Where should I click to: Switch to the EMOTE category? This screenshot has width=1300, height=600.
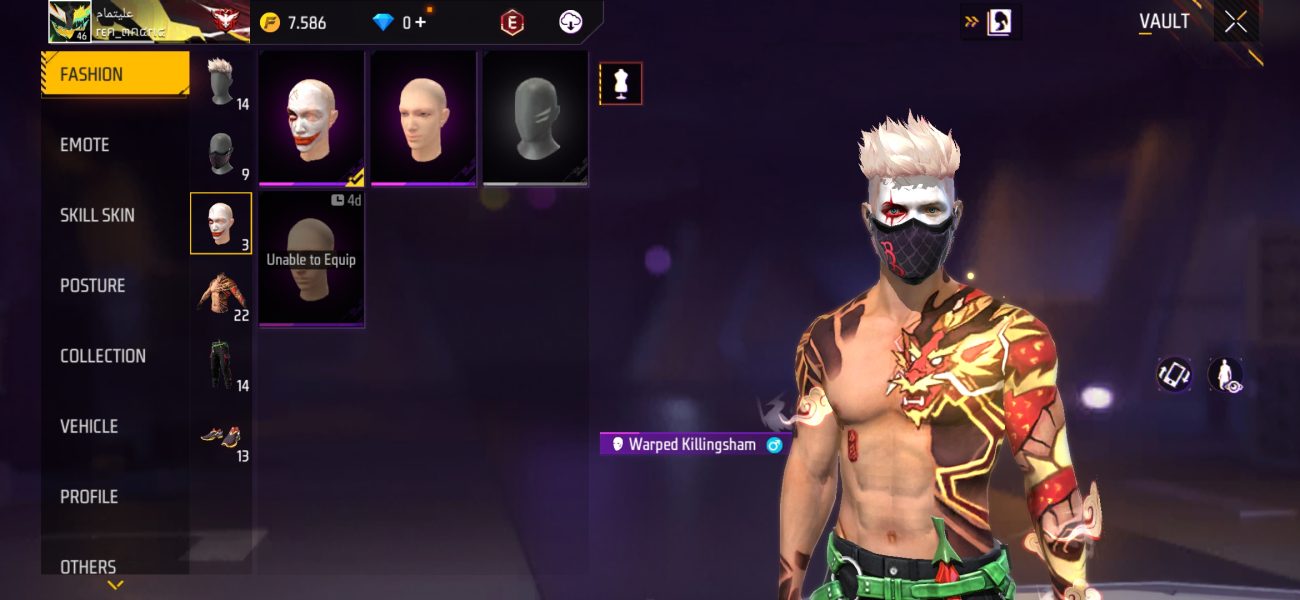pyautogui.click(x=85, y=145)
